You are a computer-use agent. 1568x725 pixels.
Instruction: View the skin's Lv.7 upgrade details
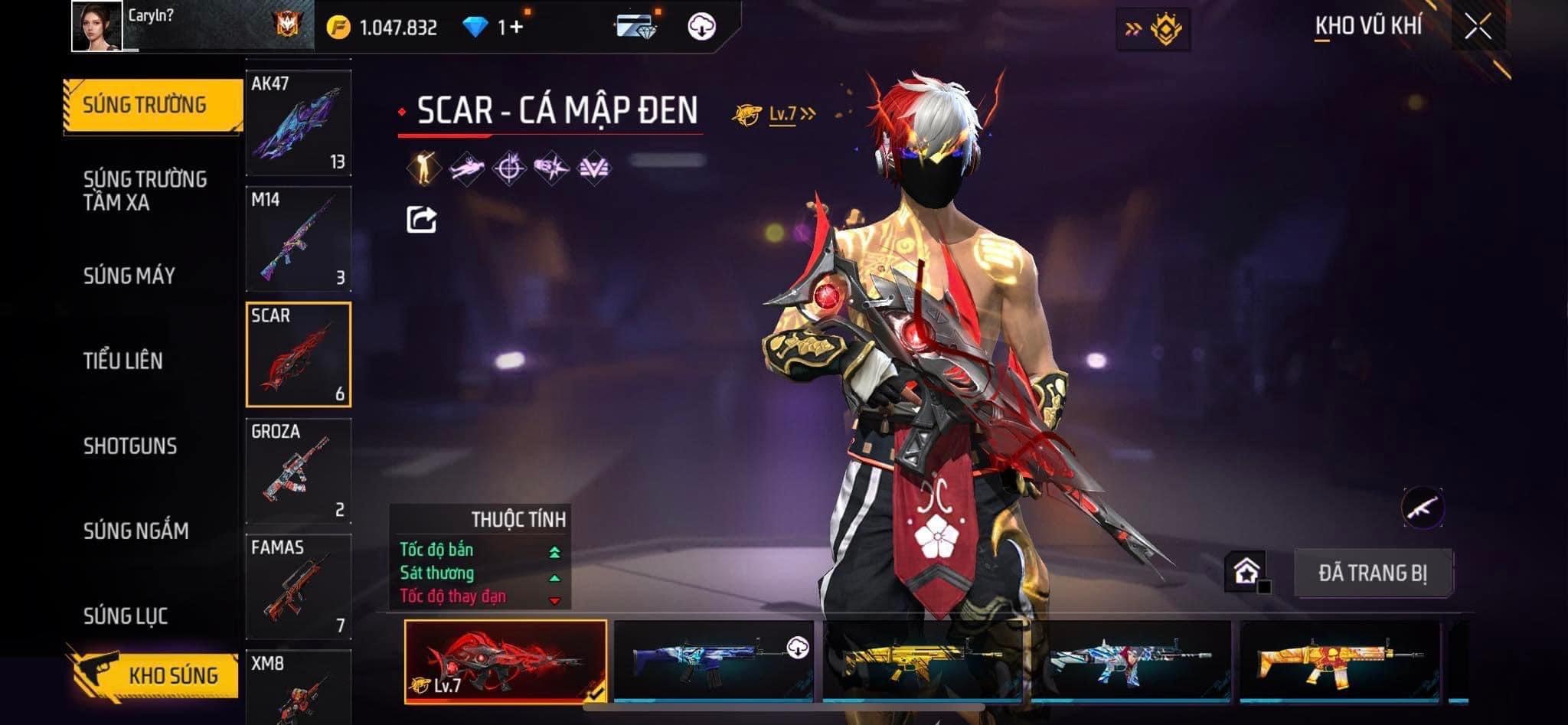point(775,114)
